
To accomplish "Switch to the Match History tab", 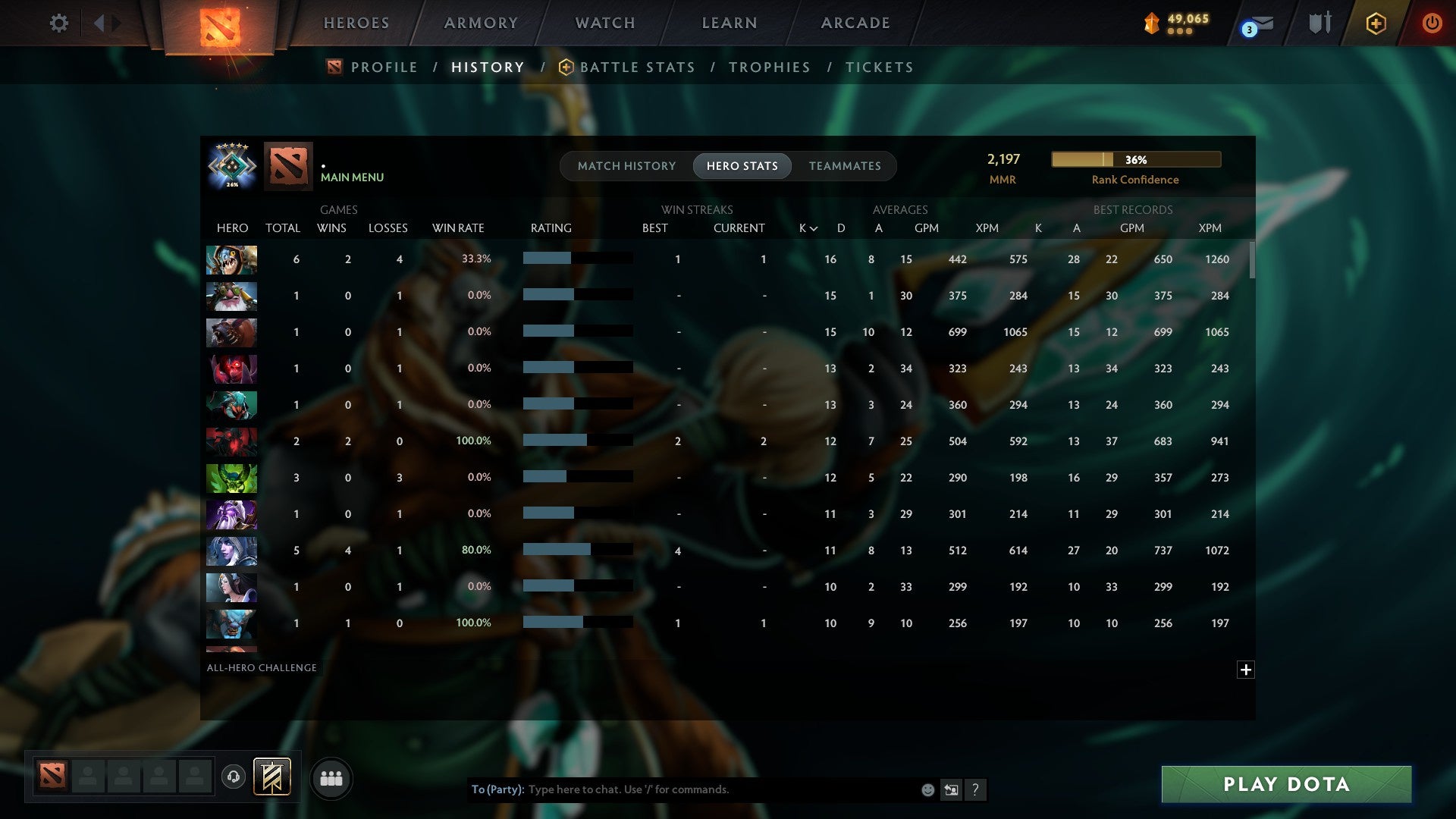I will [x=626, y=166].
